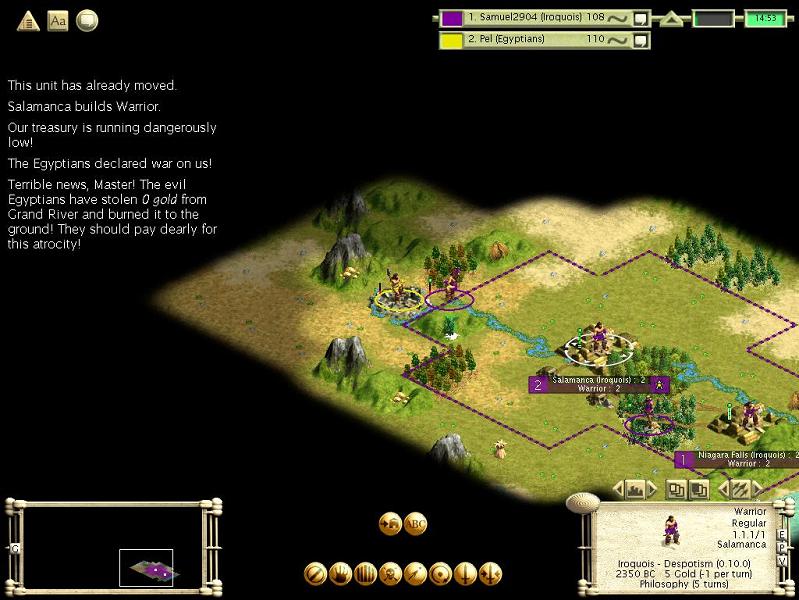This screenshot has height=600, width=799.
Task: Open the advisors scroll icon
Action: 87,20
